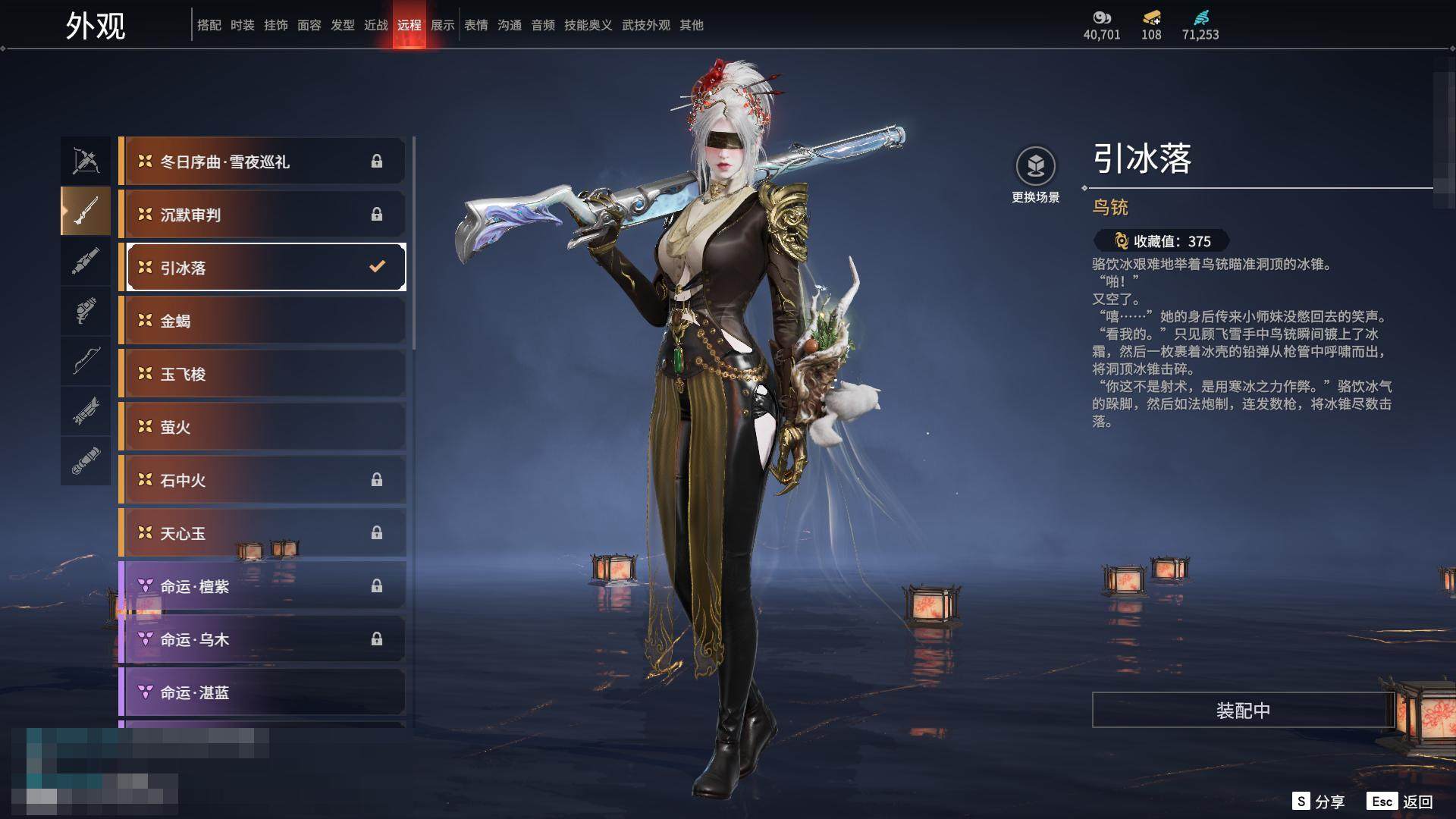Viewport: 1456px width, 819px height.
Task: Go to the 武技外观 tab
Action: tap(645, 25)
